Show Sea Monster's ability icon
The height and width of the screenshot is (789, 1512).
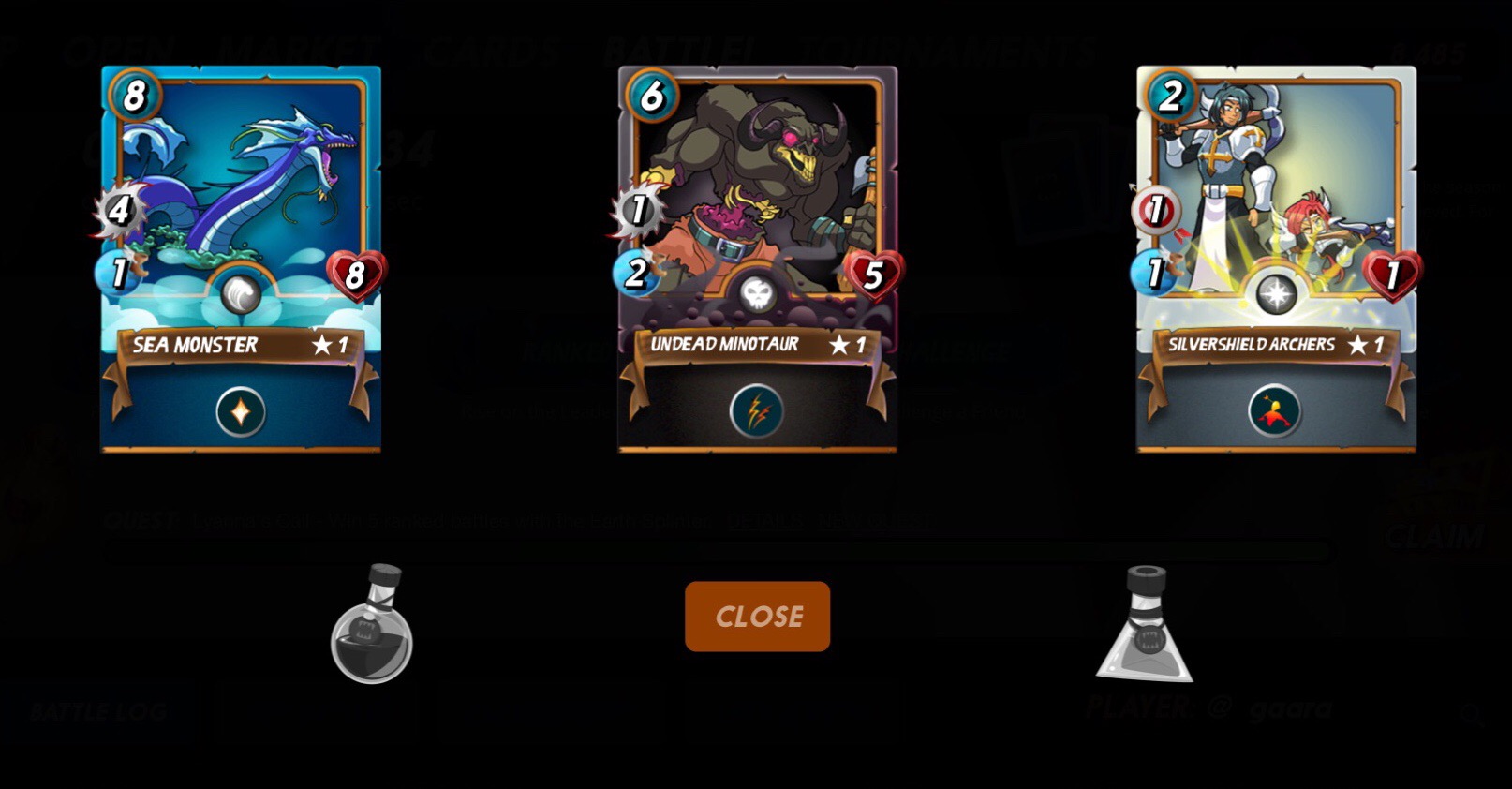tap(241, 412)
